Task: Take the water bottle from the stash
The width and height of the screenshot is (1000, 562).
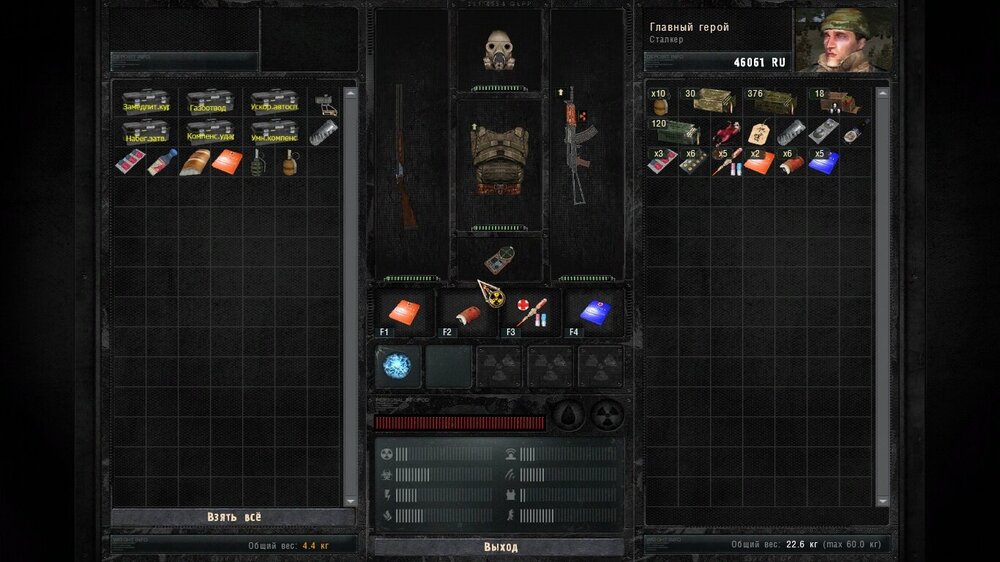Action: (x=162, y=162)
